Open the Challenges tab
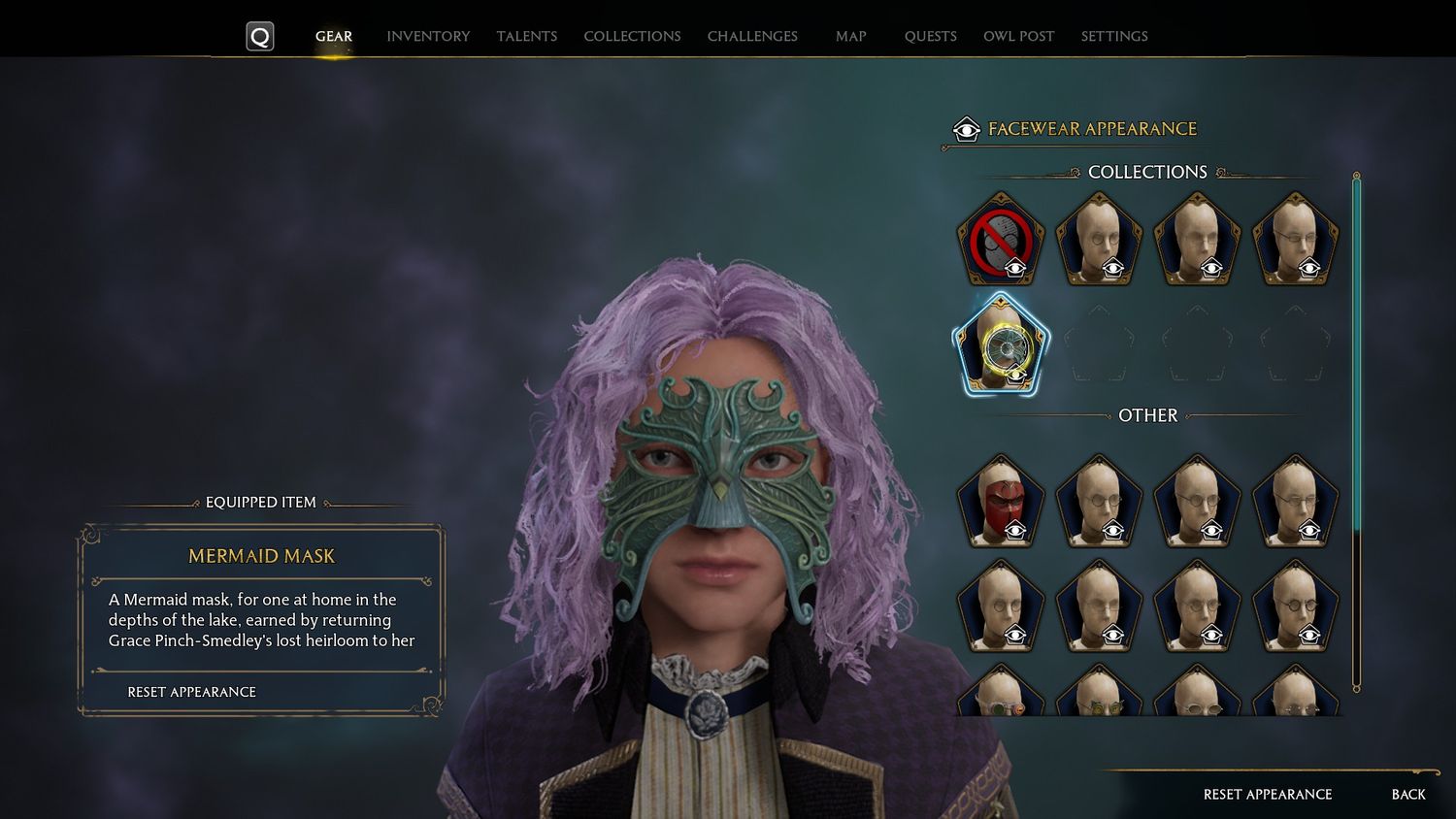1456x819 pixels. [x=752, y=36]
